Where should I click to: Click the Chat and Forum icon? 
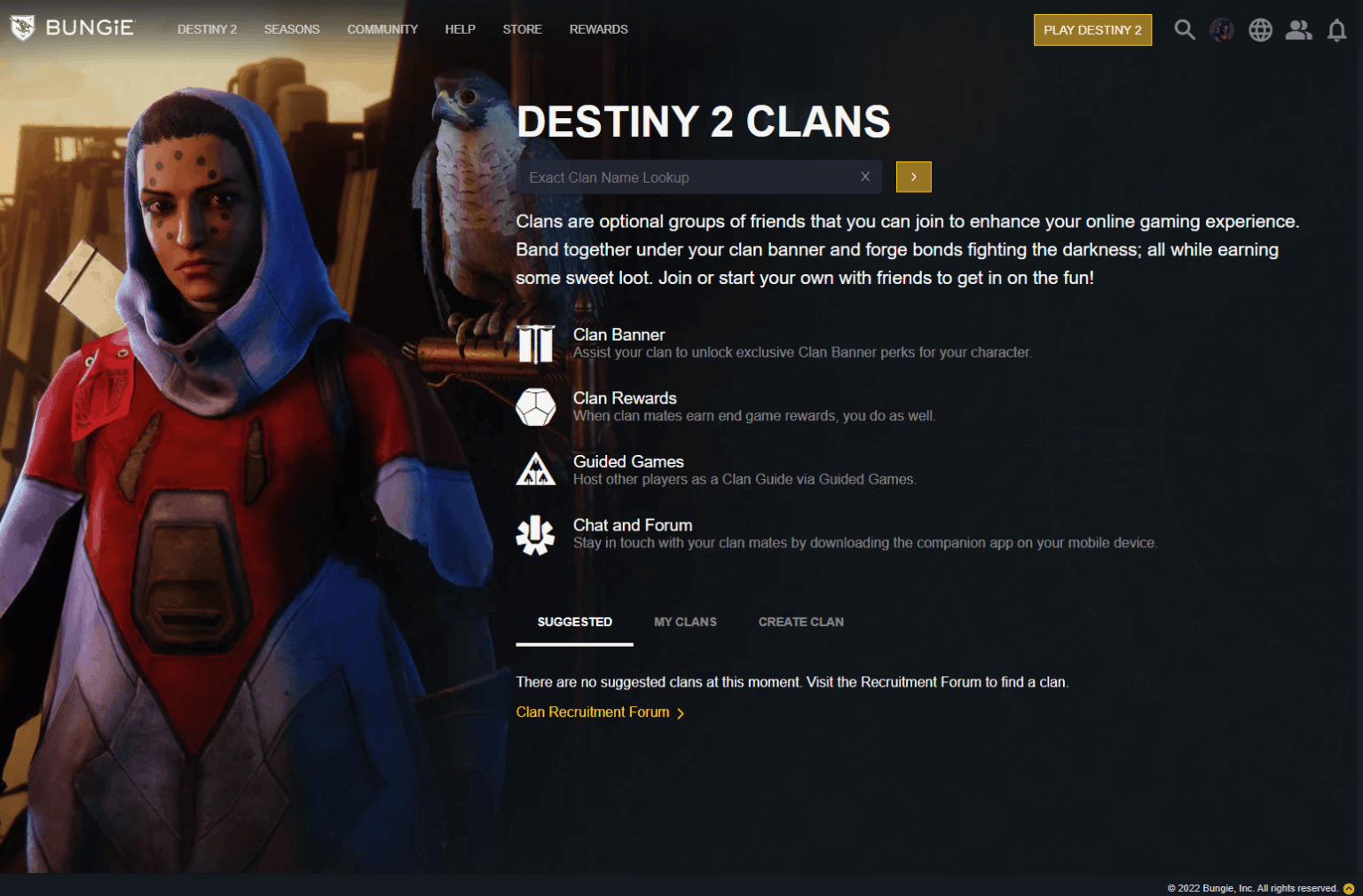pos(536,533)
